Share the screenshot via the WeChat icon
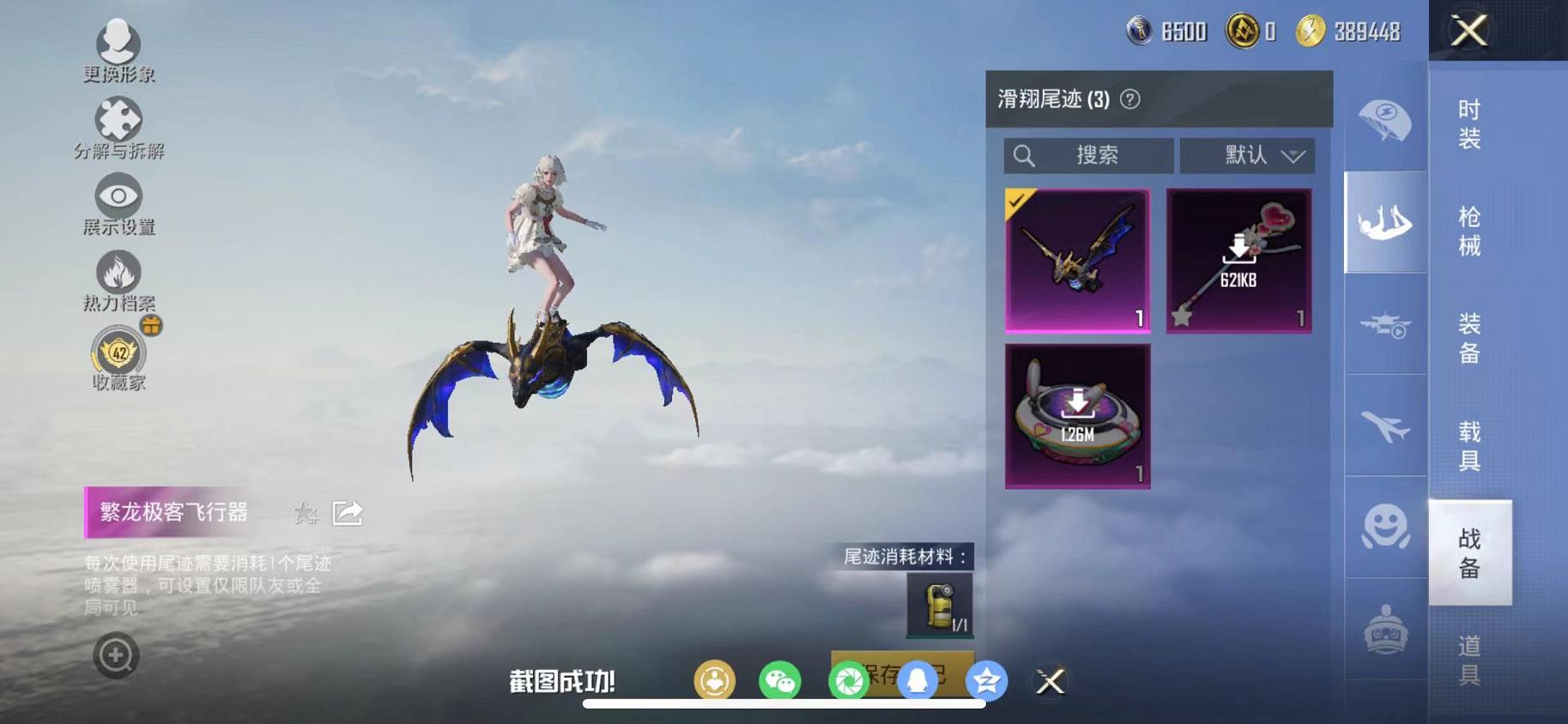1568x724 pixels. [780, 679]
